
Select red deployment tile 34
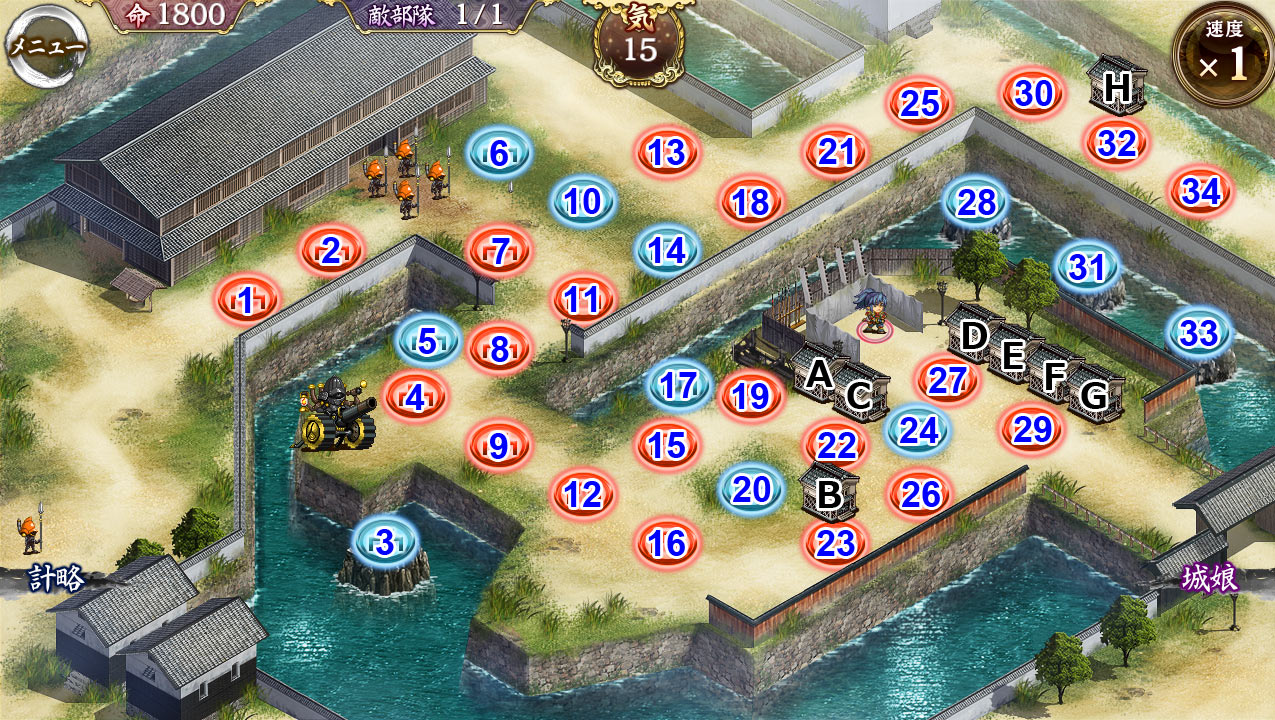(x=1201, y=191)
